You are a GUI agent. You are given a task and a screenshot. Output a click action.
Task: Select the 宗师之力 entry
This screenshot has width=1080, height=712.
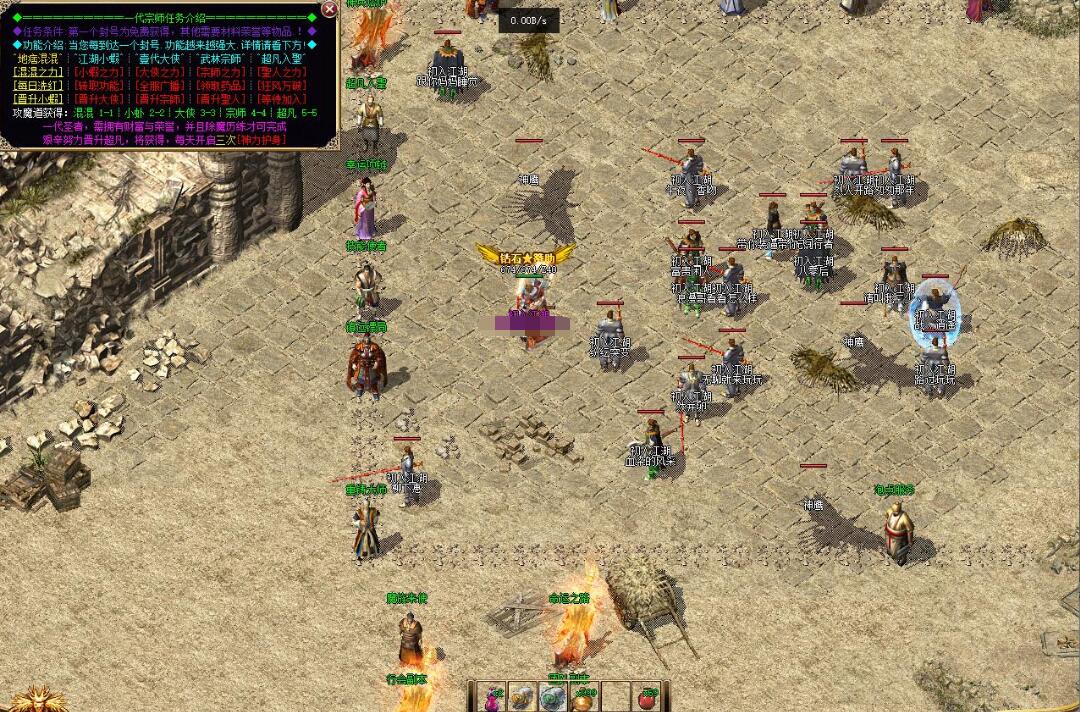222,72
